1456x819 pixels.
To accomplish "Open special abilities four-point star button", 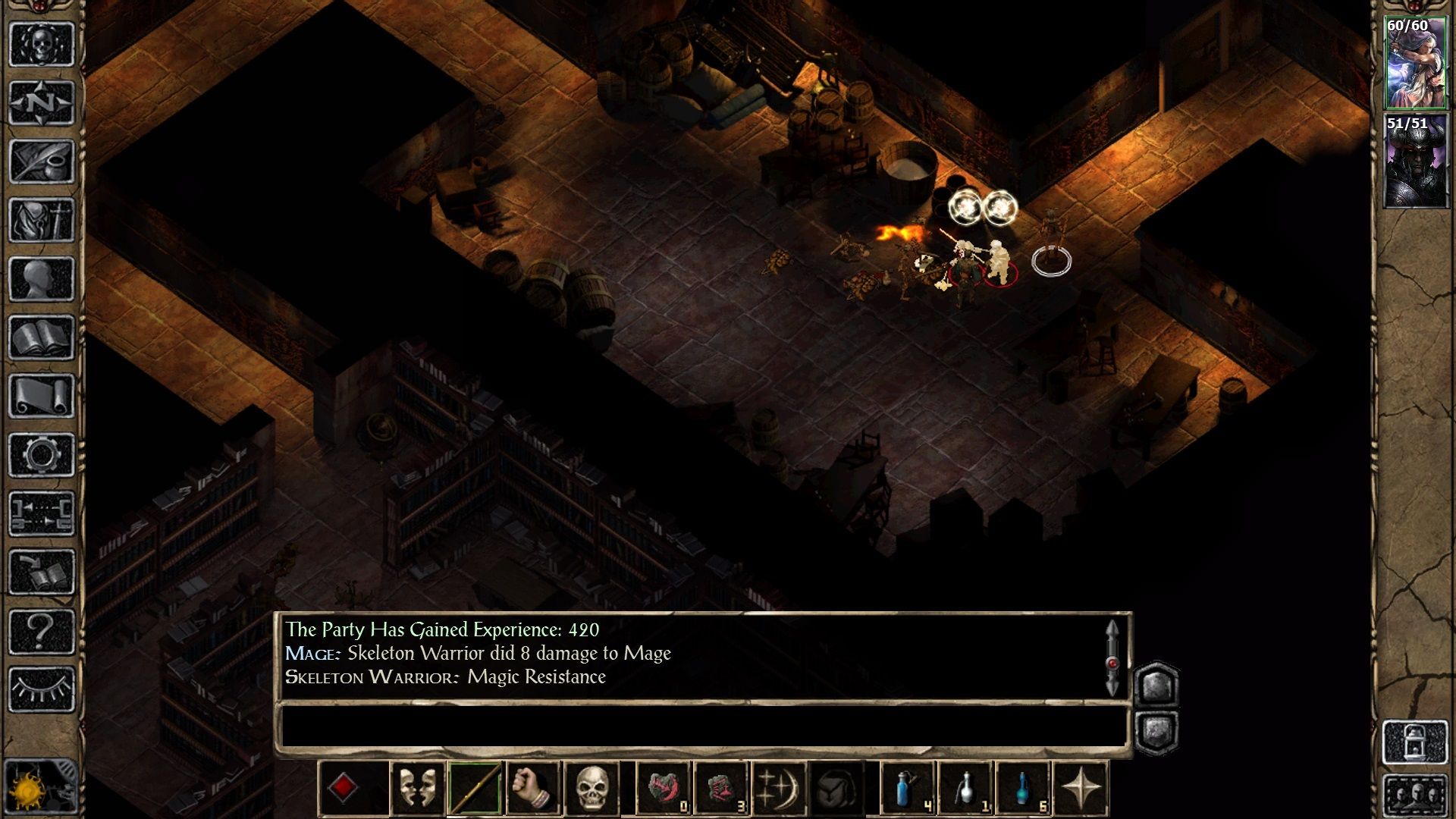I will tap(1081, 789).
